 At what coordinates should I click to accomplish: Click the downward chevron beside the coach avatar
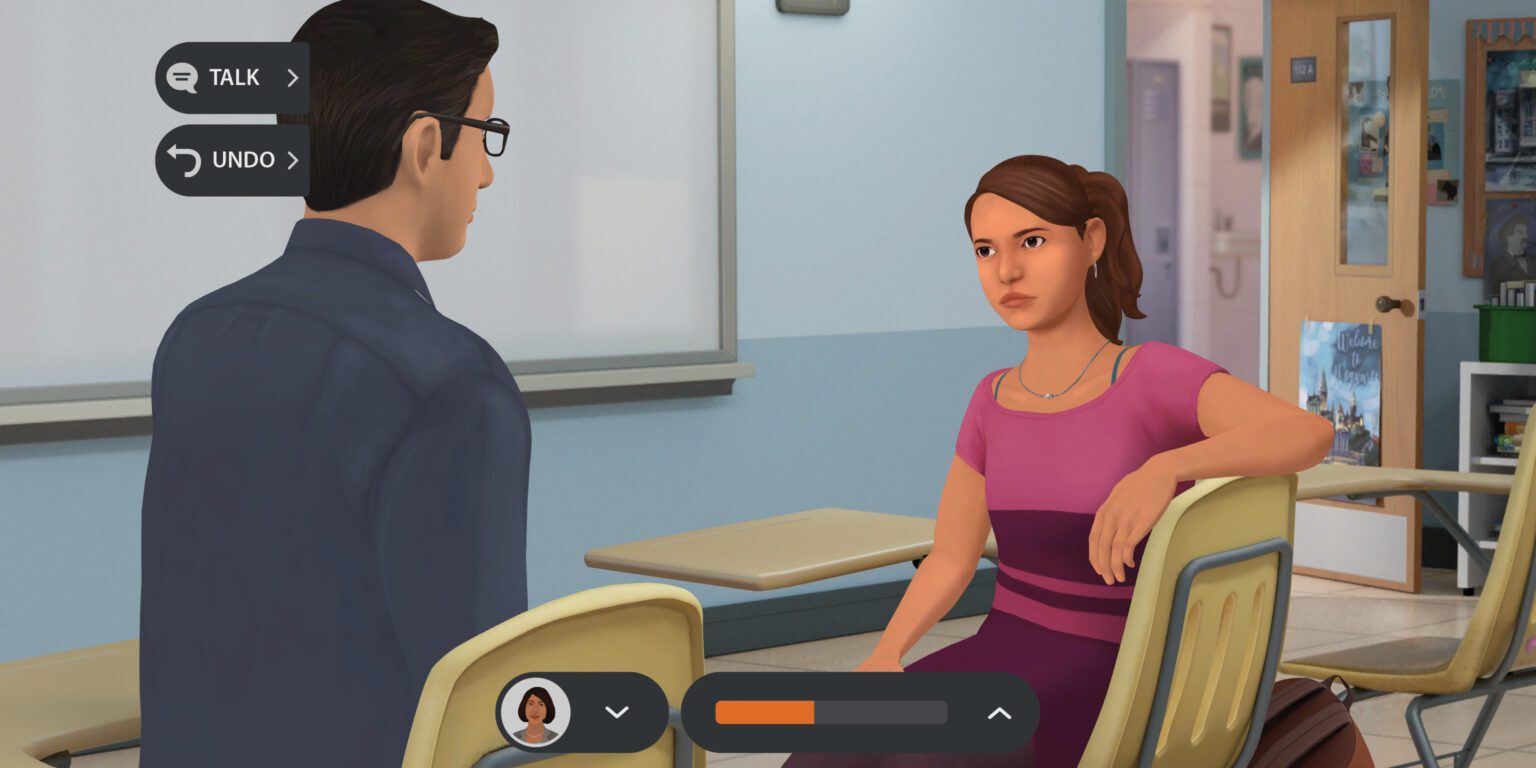click(616, 712)
